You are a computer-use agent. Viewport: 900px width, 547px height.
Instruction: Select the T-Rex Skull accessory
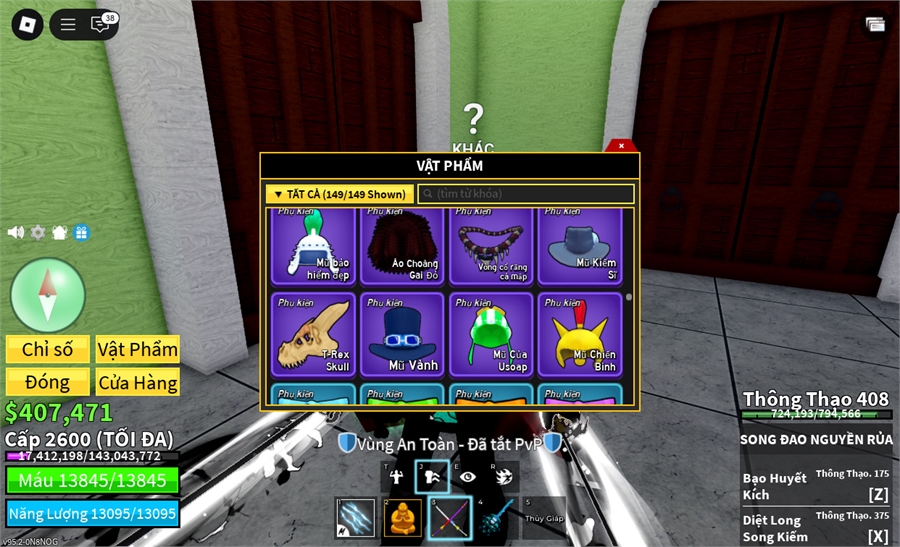click(x=313, y=334)
